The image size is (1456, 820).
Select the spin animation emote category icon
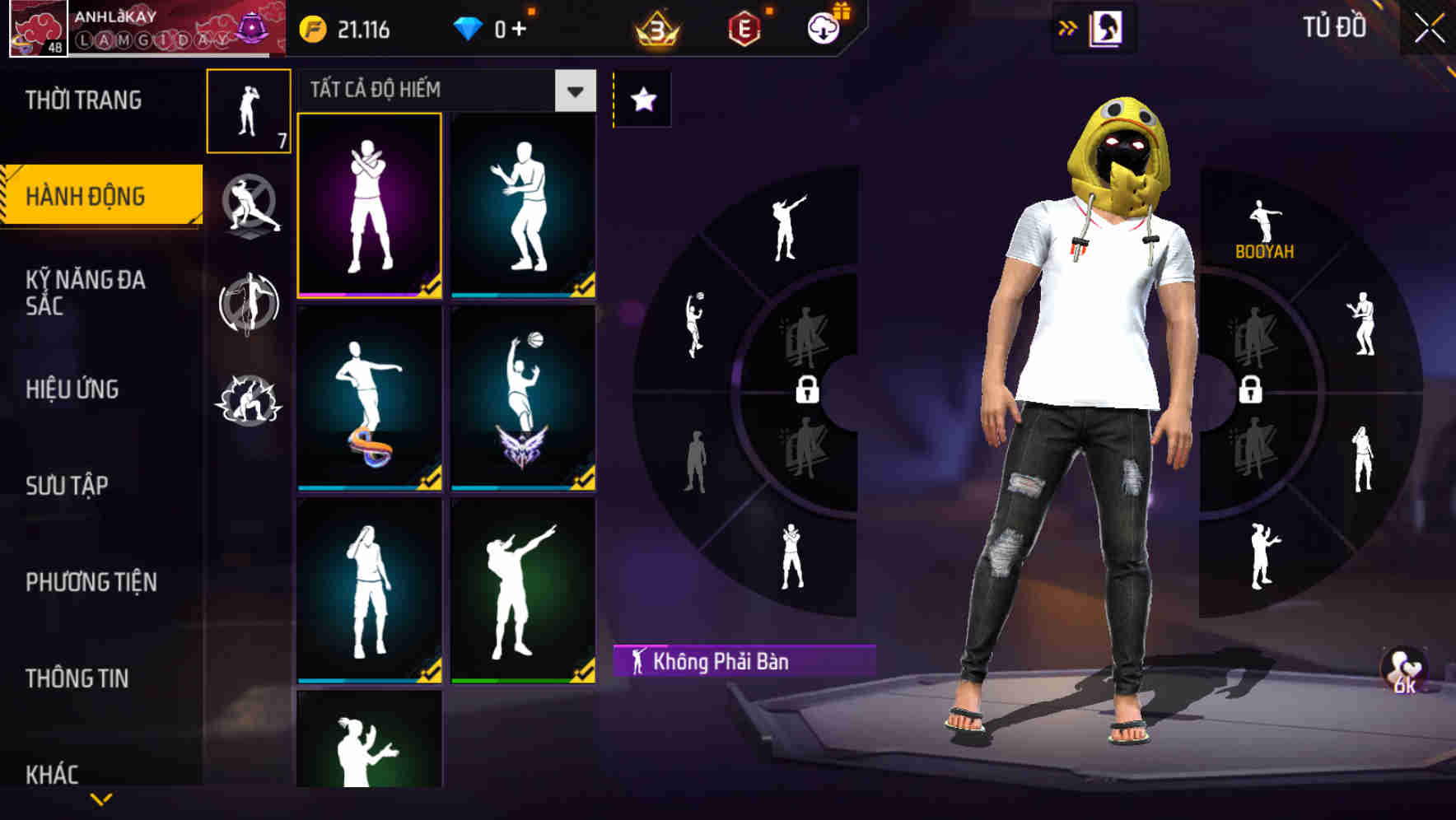(248, 305)
